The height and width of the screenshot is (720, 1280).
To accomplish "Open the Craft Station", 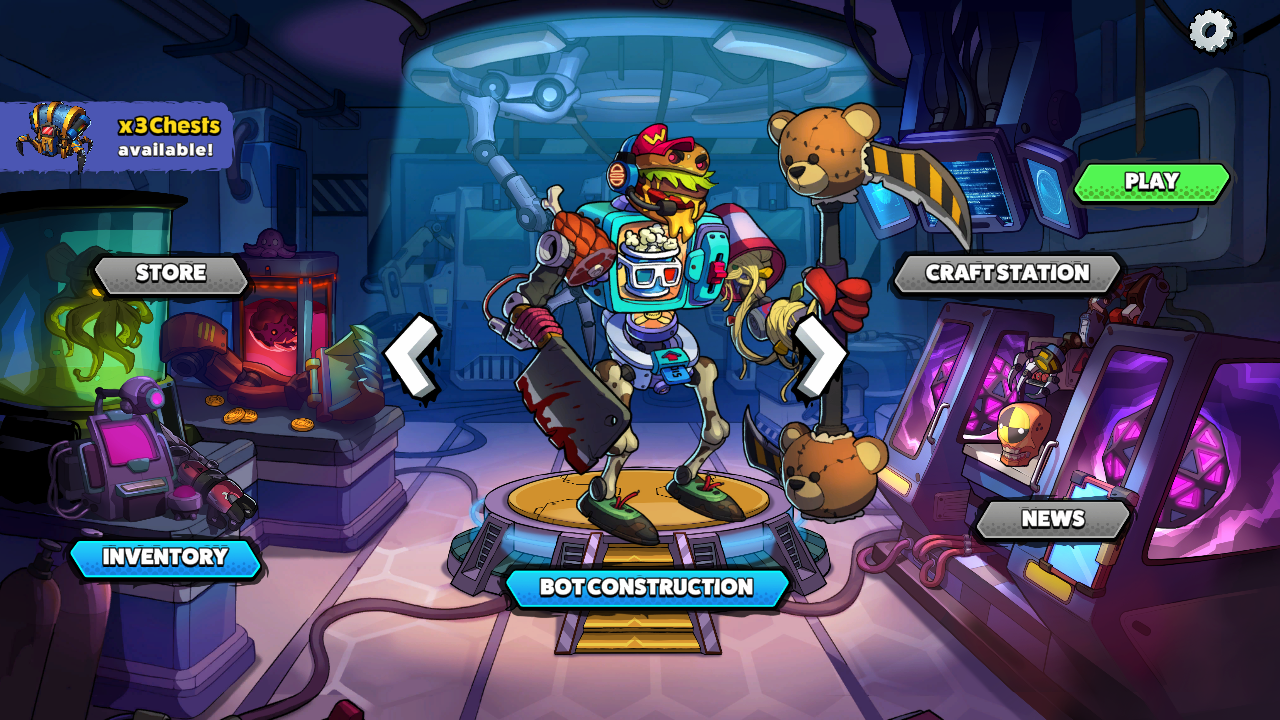I will tap(1007, 273).
